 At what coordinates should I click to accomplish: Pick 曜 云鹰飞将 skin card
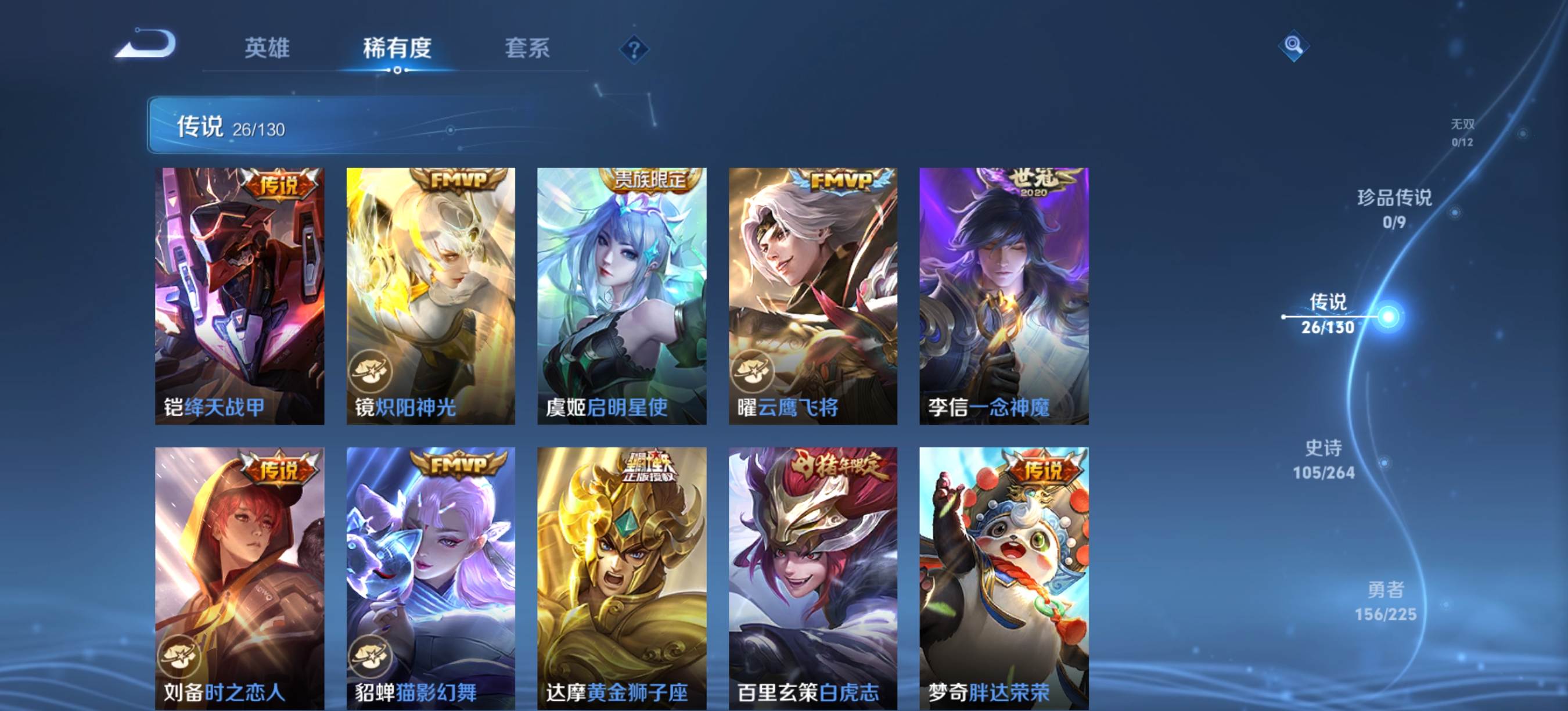(x=812, y=296)
